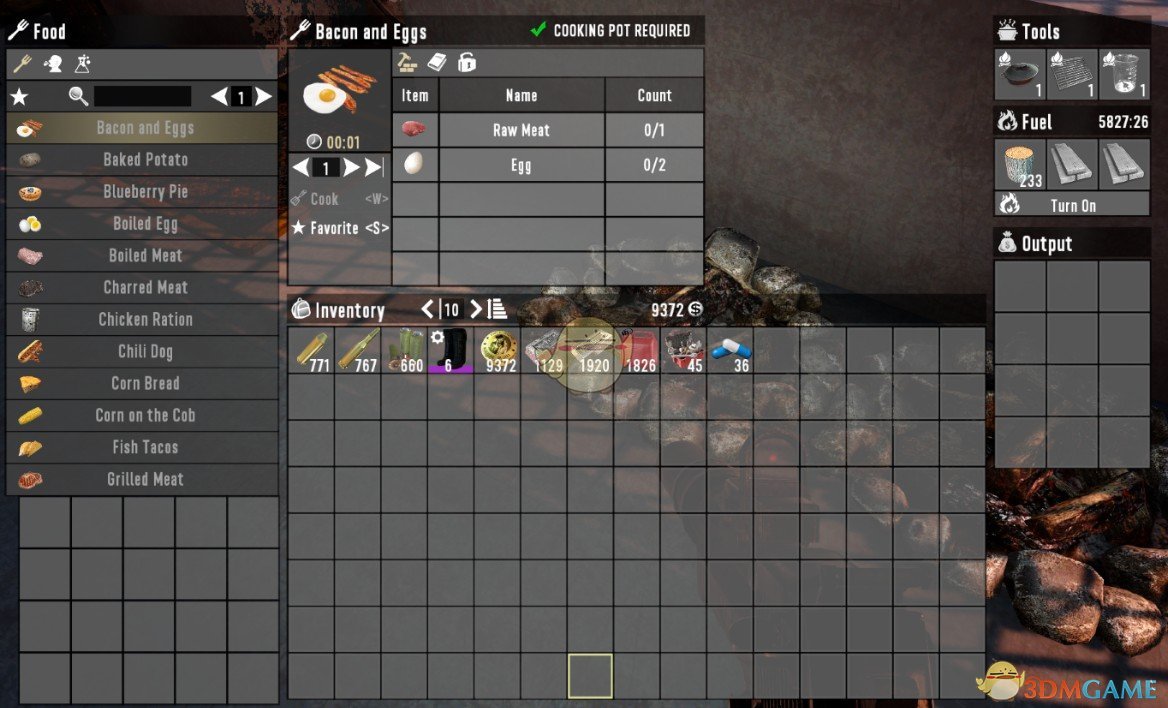Select the Baked Potato recipe
Viewport: 1168px width, 708px height.
[145, 160]
